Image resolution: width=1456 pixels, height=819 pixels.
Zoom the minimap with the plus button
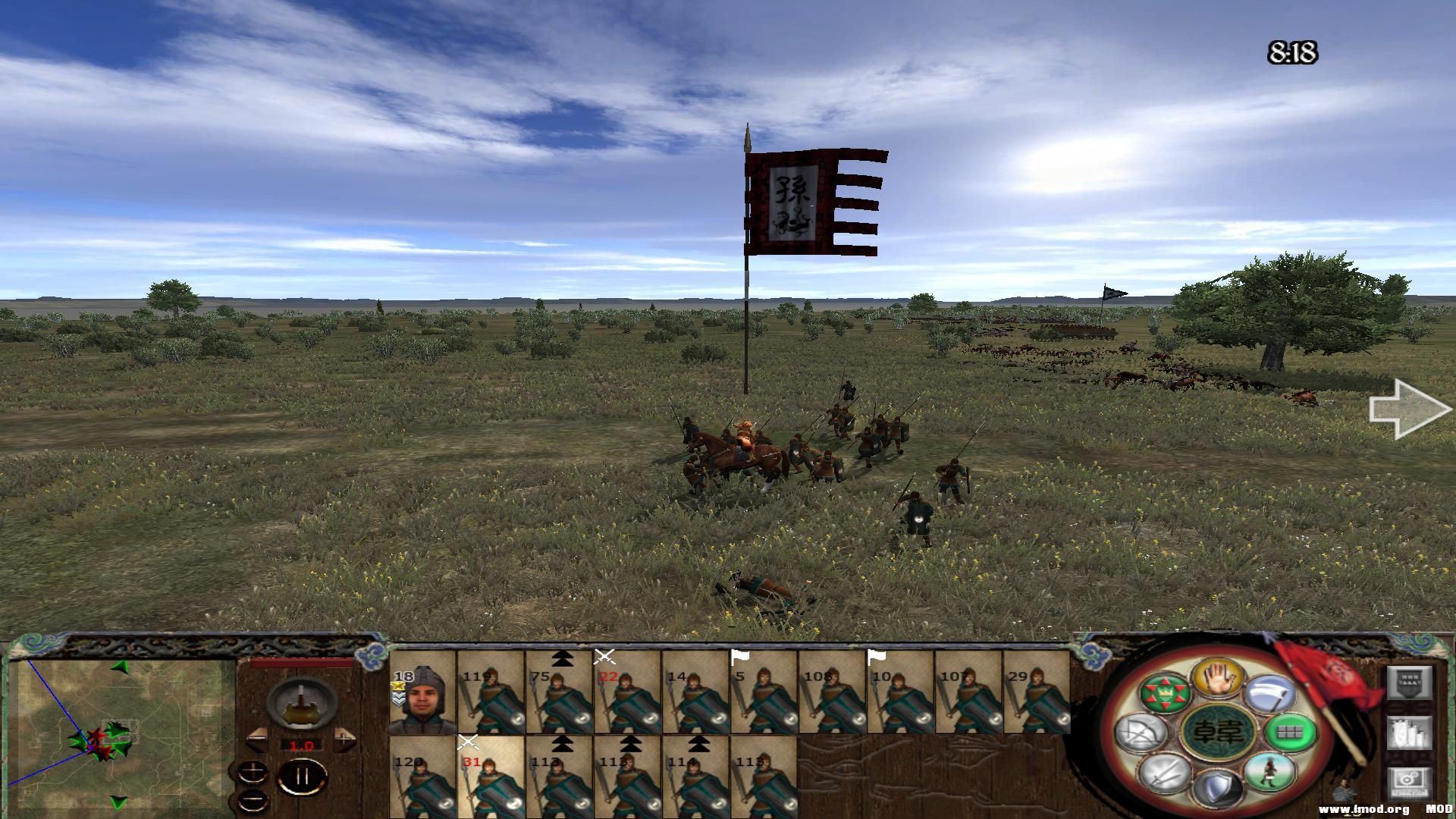coord(253,772)
